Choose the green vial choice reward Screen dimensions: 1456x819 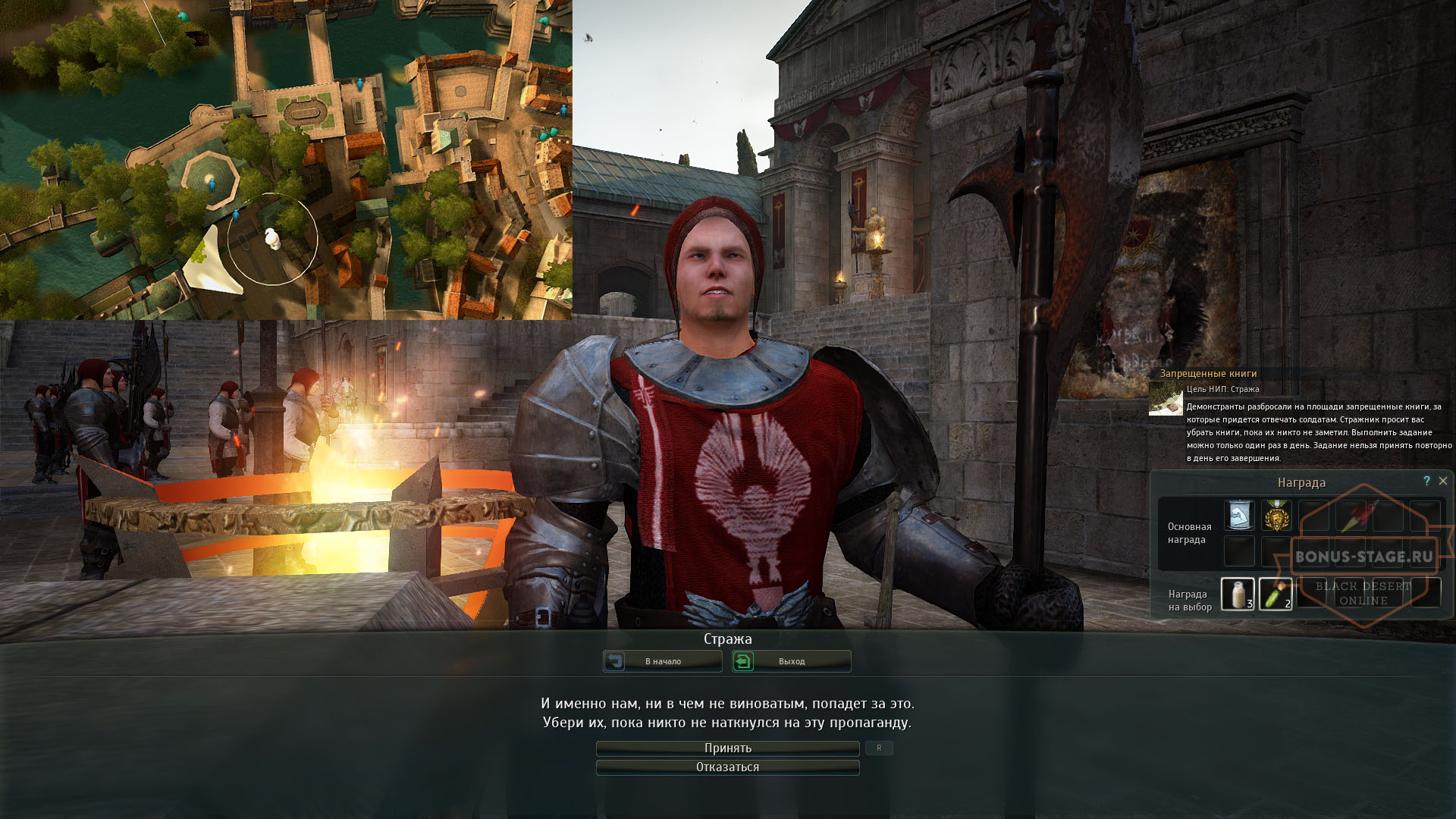pos(1276,593)
